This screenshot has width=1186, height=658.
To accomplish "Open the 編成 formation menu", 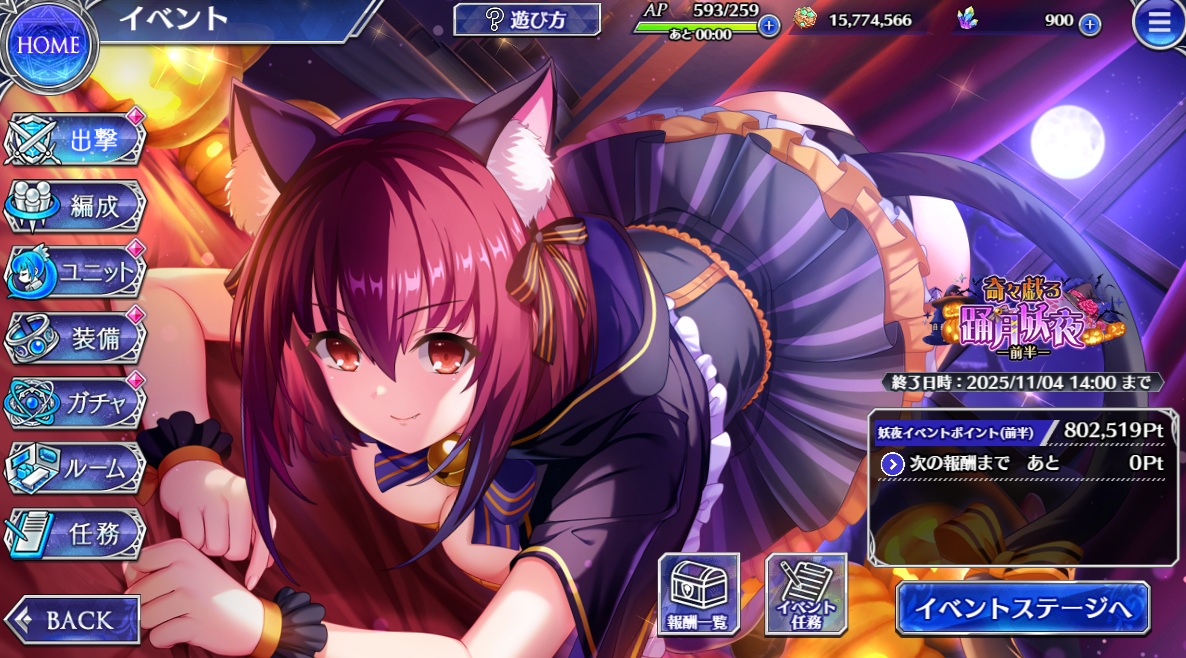I will (76, 206).
